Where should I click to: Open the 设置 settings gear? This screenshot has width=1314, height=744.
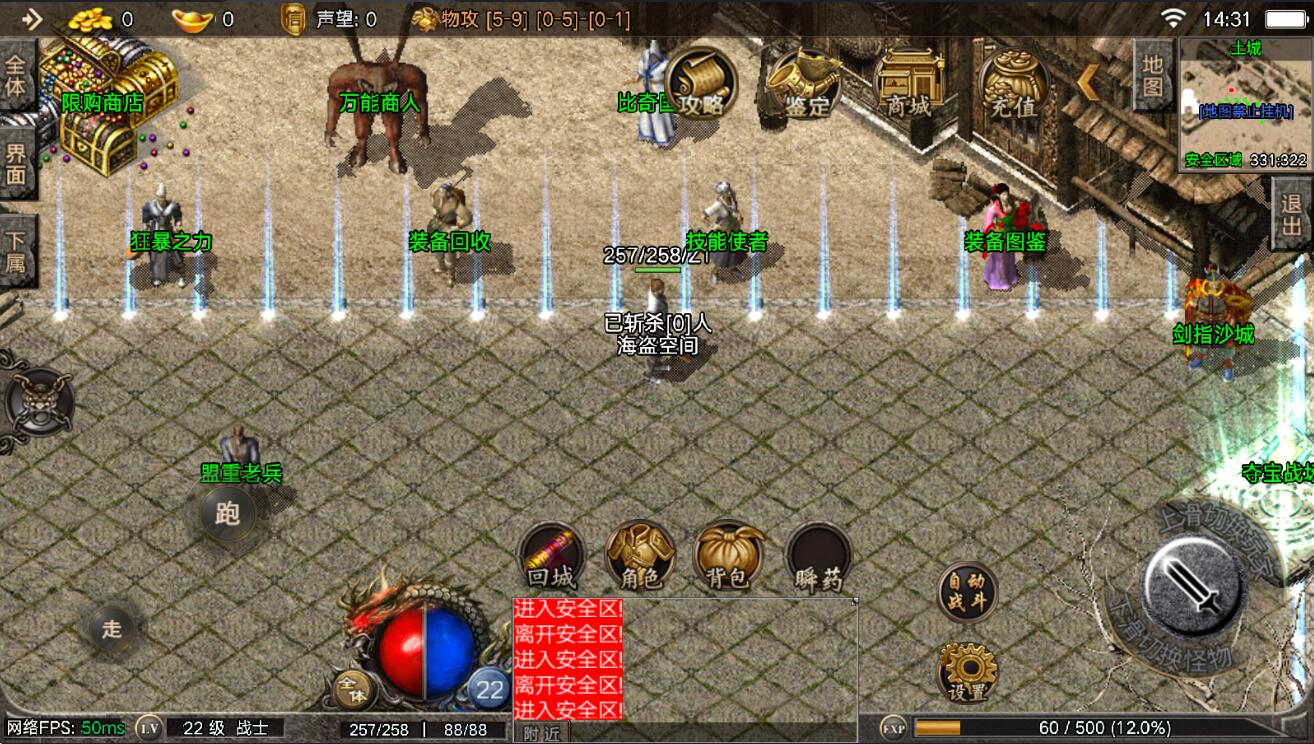(x=966, y=671)
